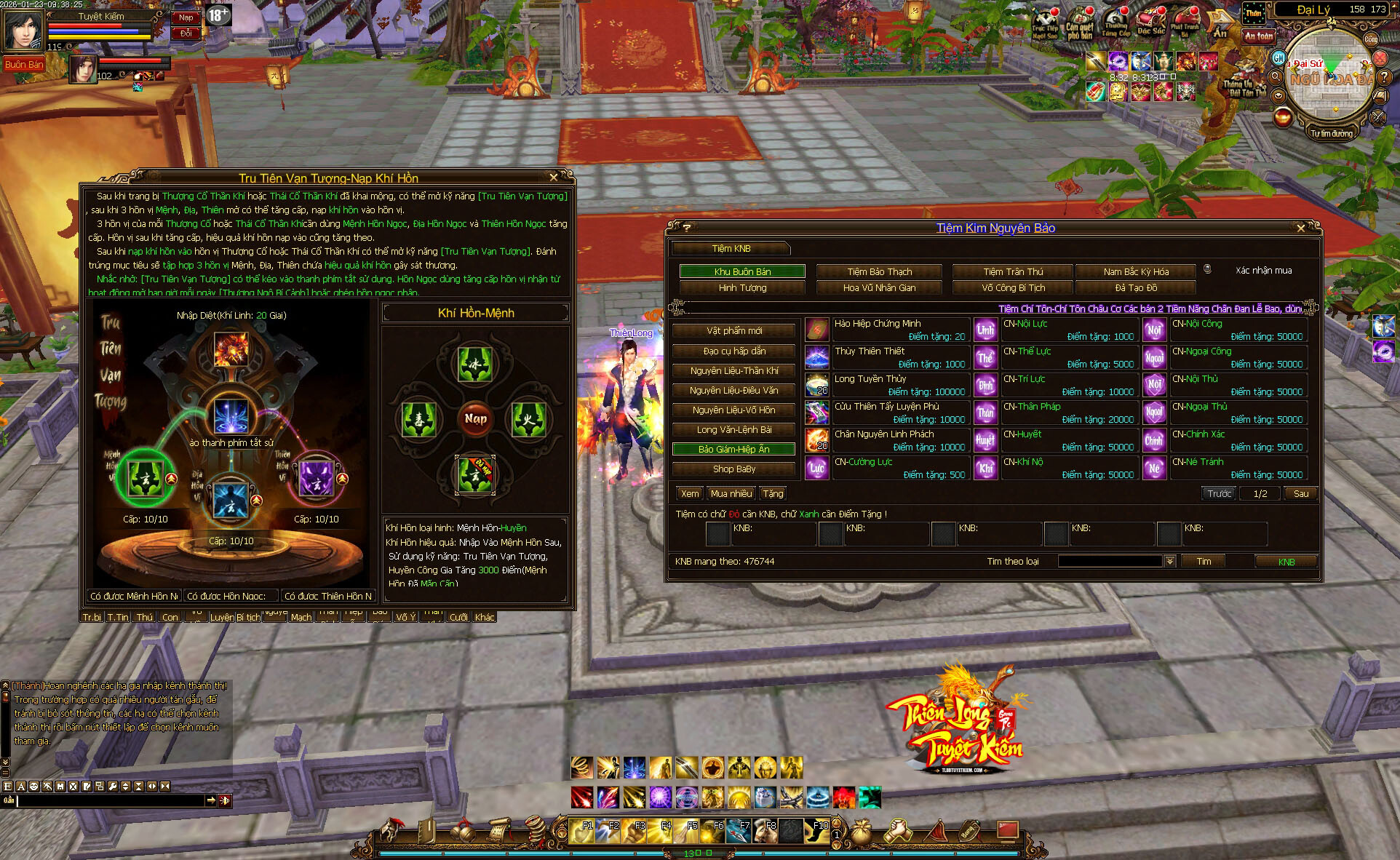Click the Tự tìm đường button

tap(1331, 134)
